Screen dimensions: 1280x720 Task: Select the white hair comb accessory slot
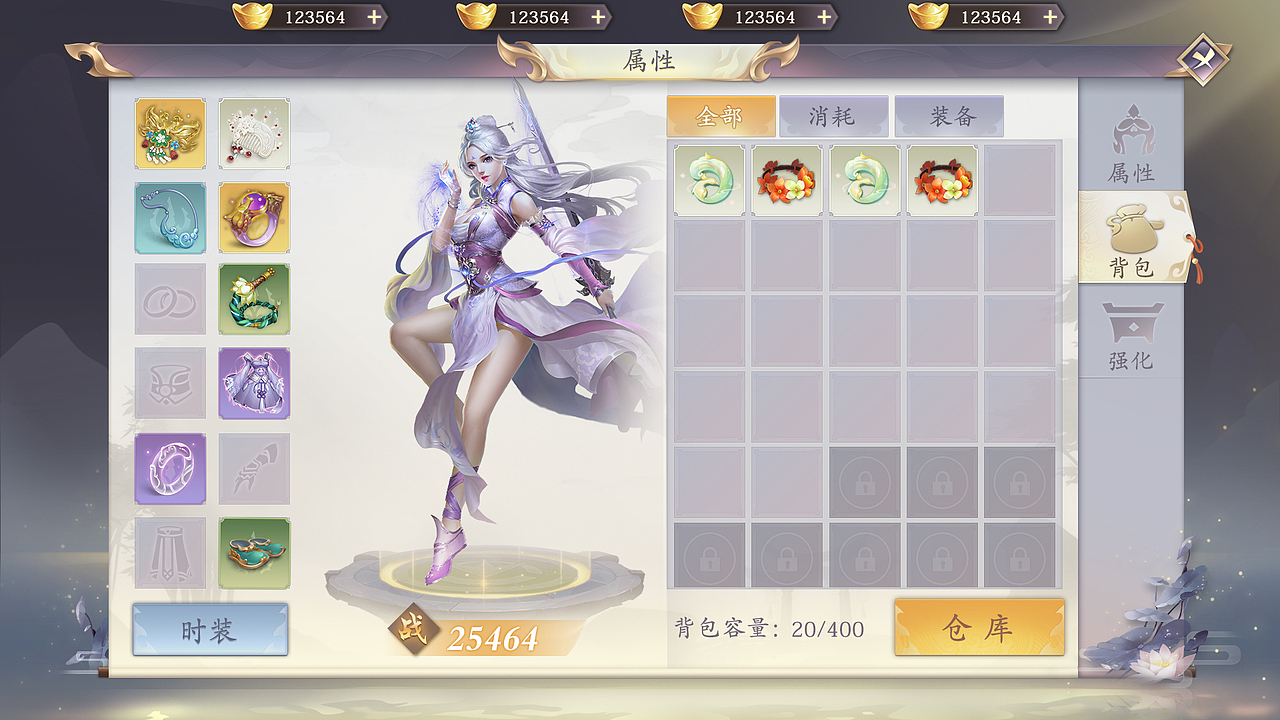click(254, 131)
